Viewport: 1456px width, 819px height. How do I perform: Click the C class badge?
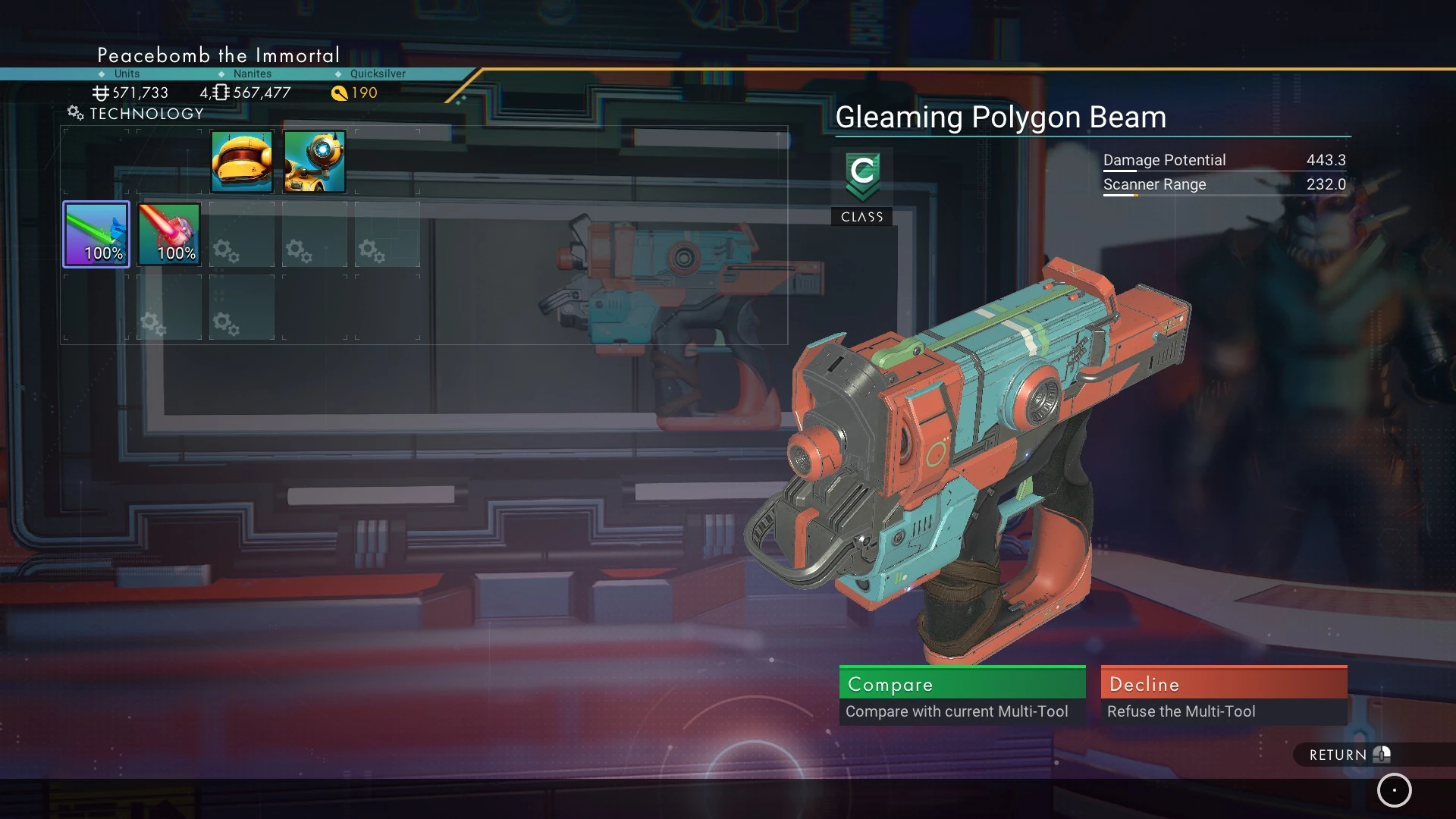pyautogui.click(x=862, y=176)
